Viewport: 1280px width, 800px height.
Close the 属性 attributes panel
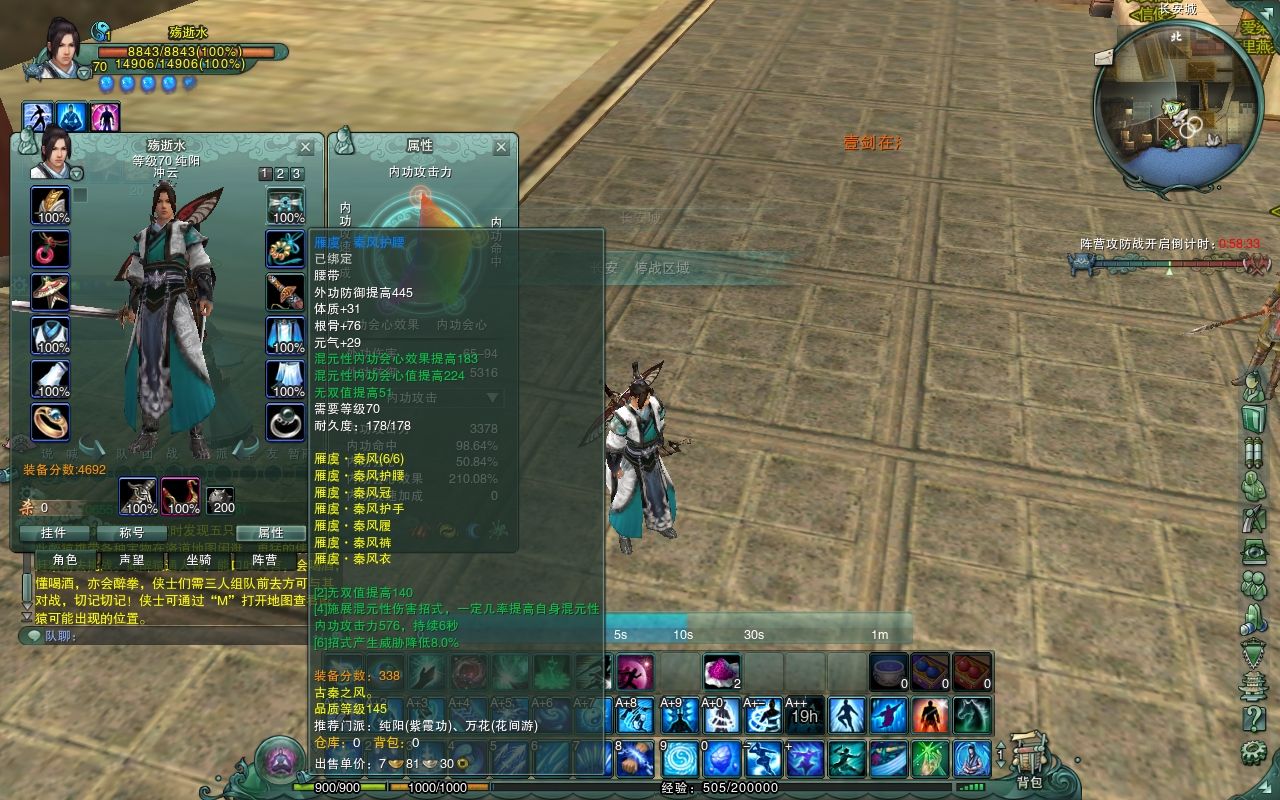coord(501,147)
